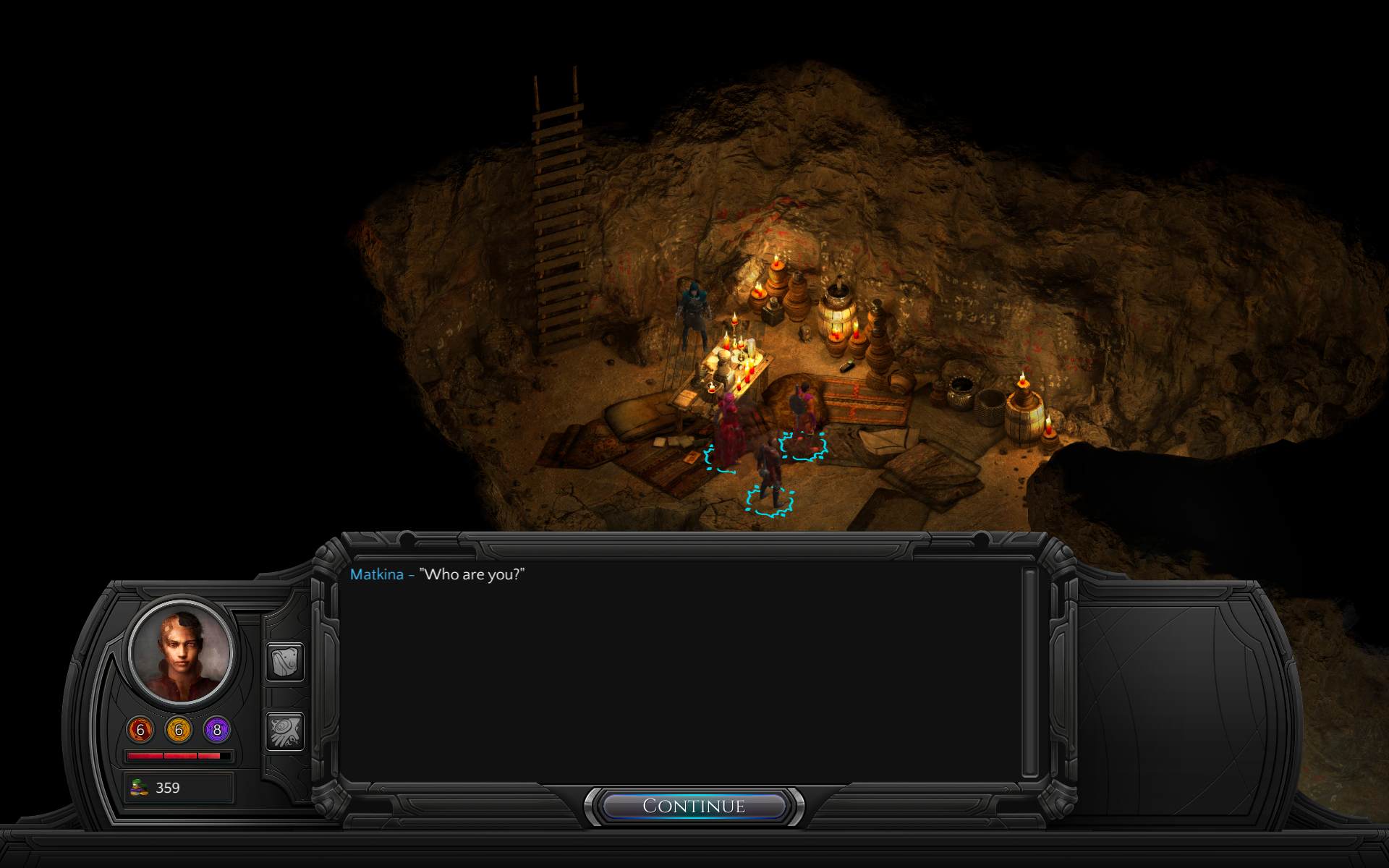Continue the conversation with Matkina
This screenshot has height=868, width=1389.
(x=694, y=806)
